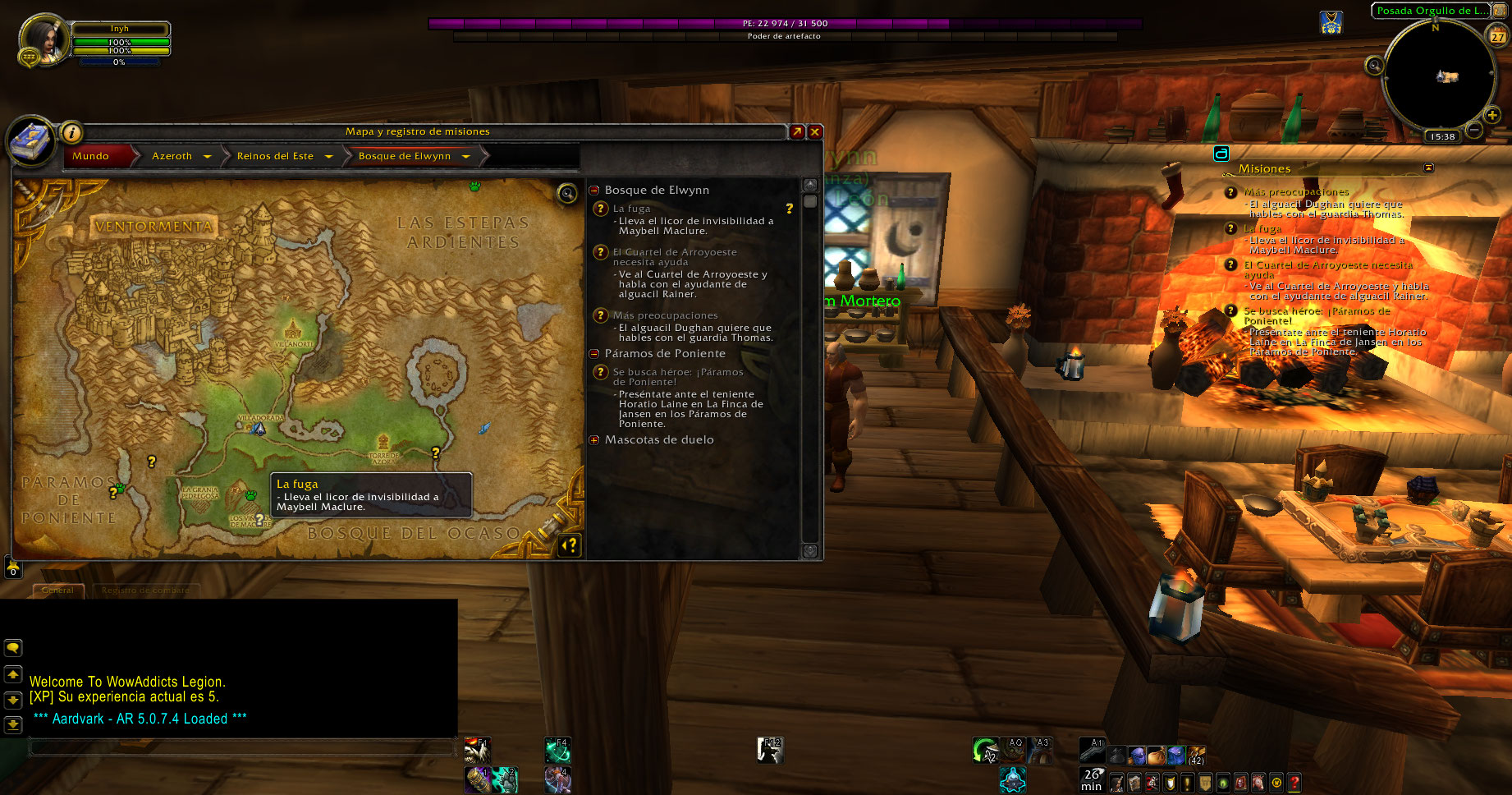Open the Reinos del Este dropdown
The height and width of the screenshot is (795, 1512).
[x=329, y=156]
